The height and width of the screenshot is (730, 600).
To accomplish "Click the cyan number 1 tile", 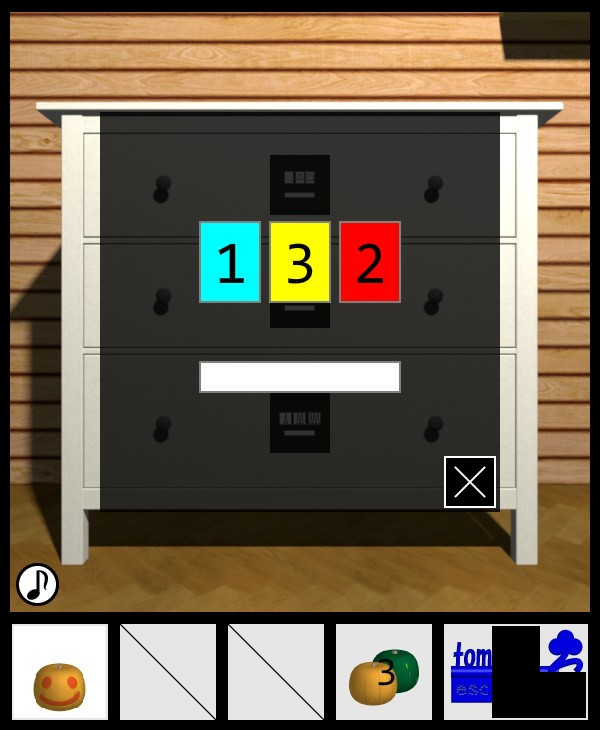I will (230, 262).
